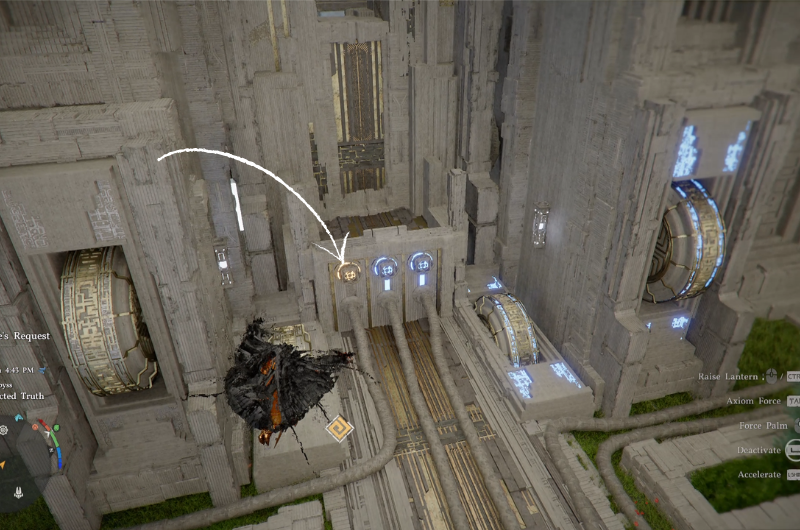Click the gold diamond objective marker

point(340,429)
